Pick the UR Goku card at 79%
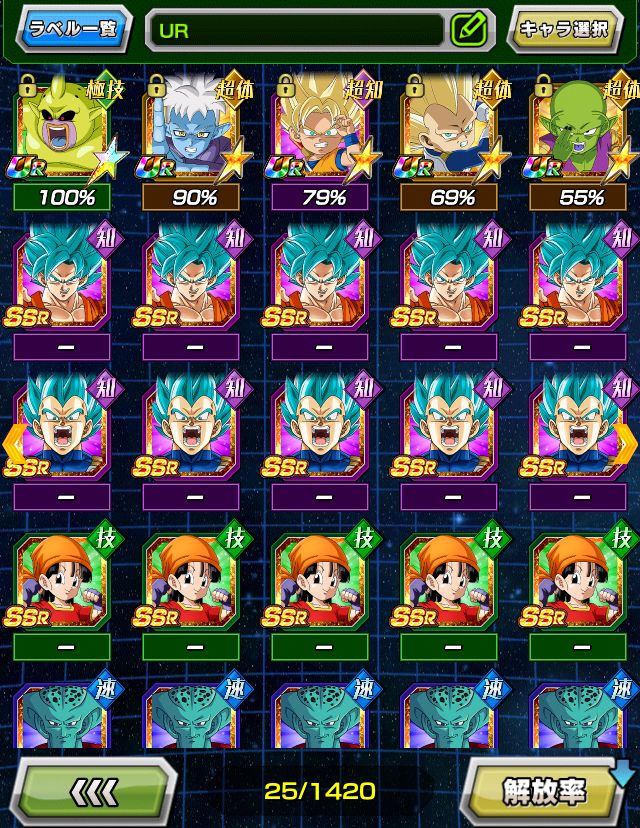The height and width of the screenshot is (828, 640). click(323, 131)
